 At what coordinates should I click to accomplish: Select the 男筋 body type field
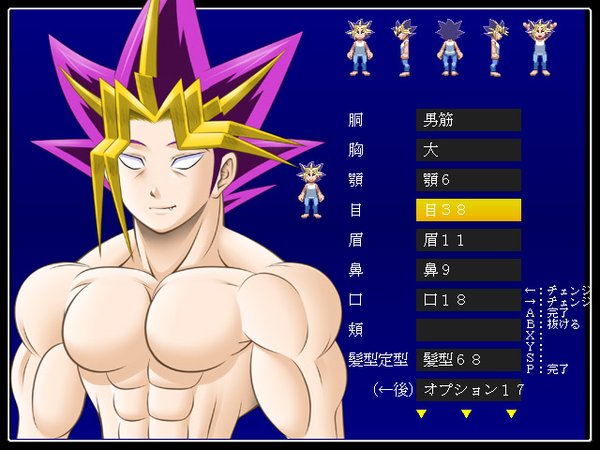click(468, 121)
